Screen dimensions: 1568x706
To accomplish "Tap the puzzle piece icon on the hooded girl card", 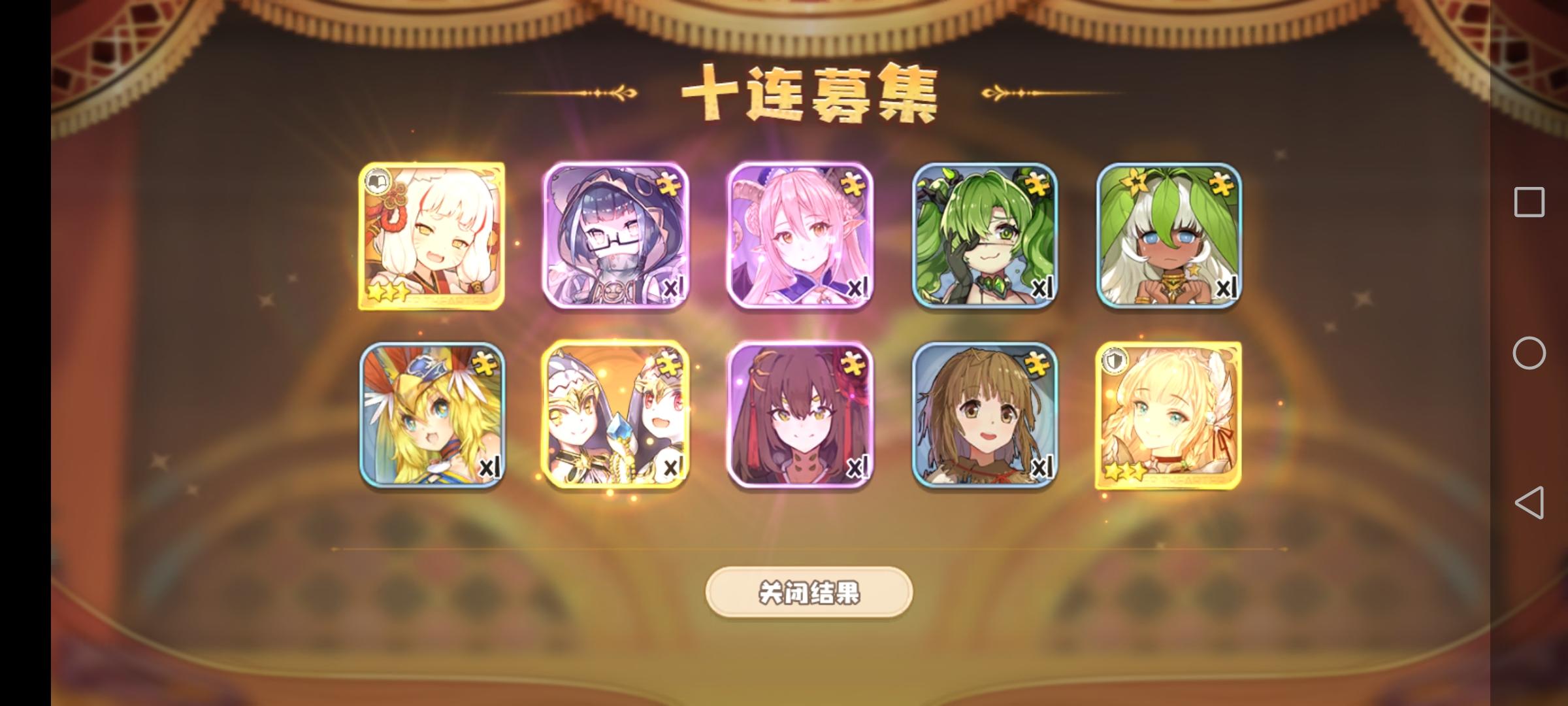I will tap(670, 184).
